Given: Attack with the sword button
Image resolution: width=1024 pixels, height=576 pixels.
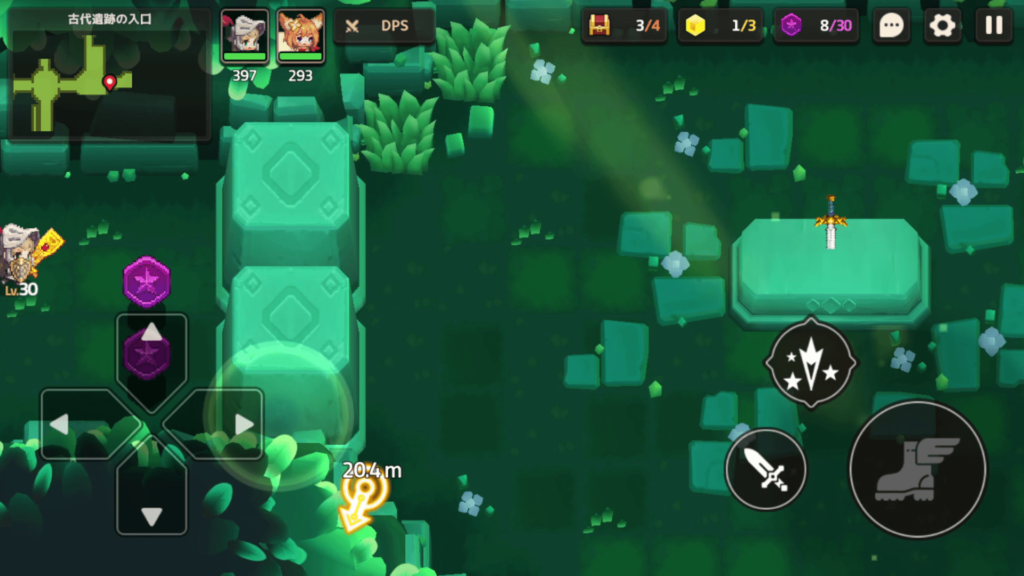Looking at the screenshot, I should [766, 468].
